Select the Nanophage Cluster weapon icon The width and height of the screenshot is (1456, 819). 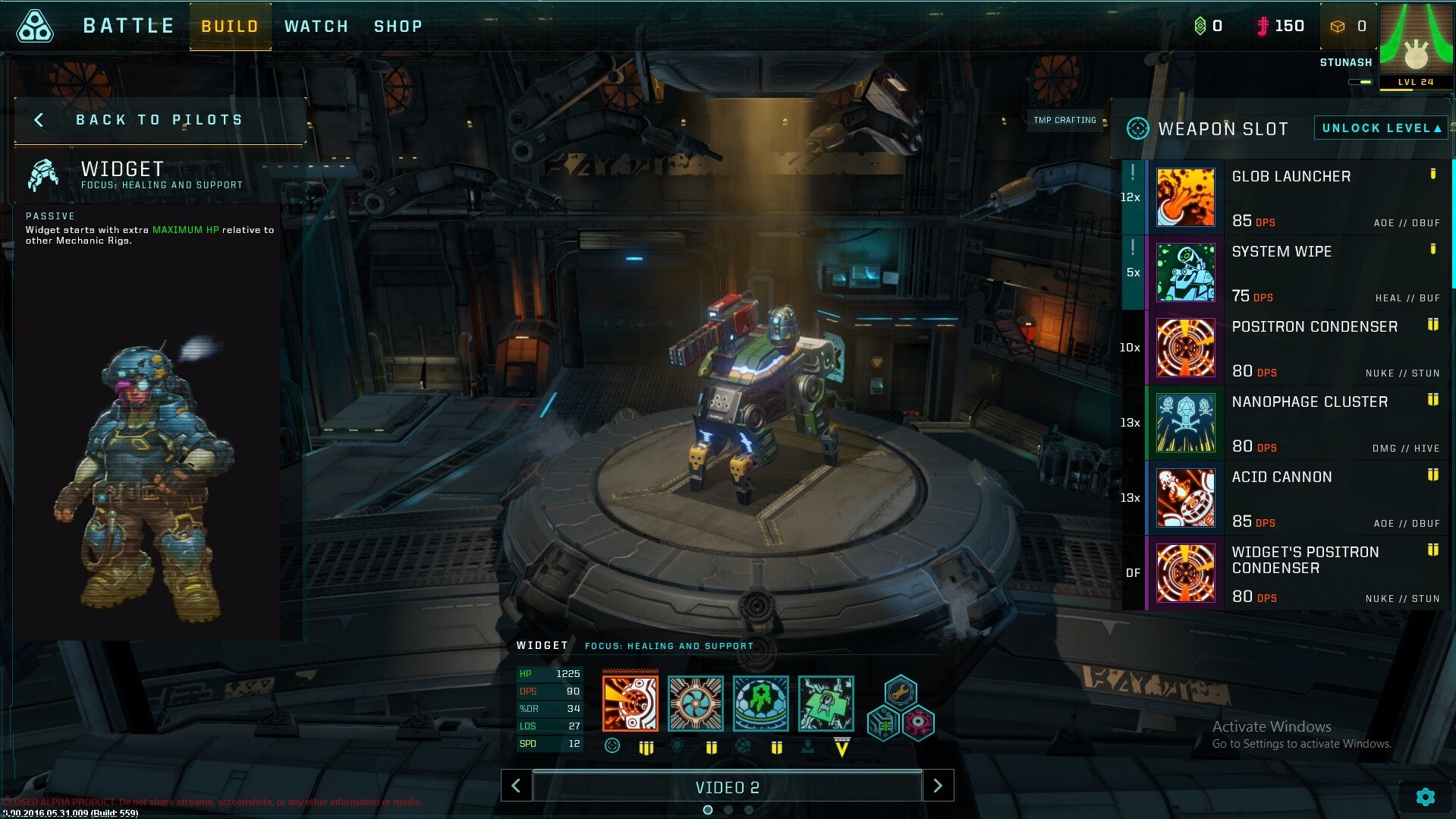pyautogui.click(x=1185, y=423)
